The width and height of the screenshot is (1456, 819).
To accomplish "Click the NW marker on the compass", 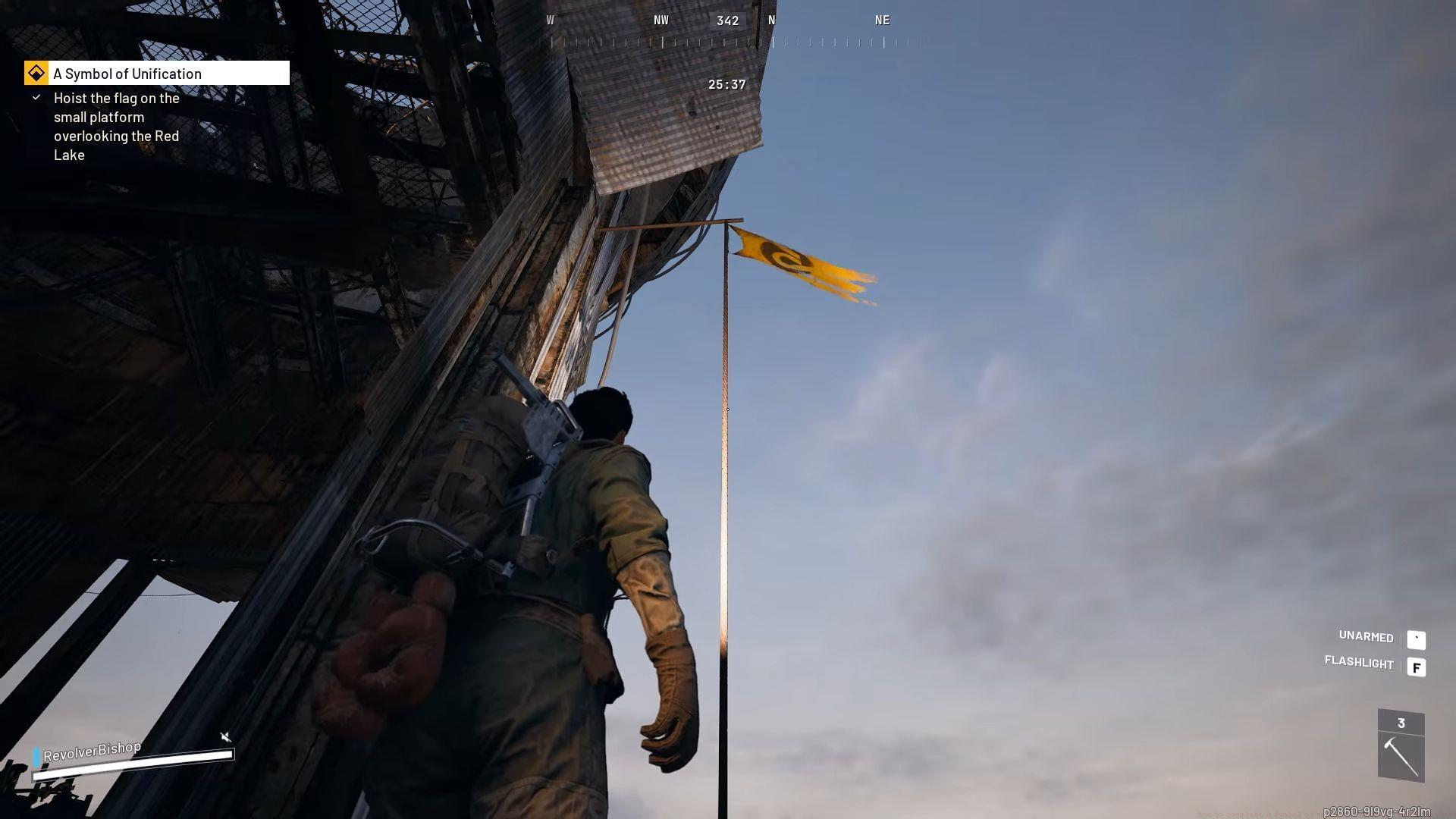I will click(x=661, y=20).
